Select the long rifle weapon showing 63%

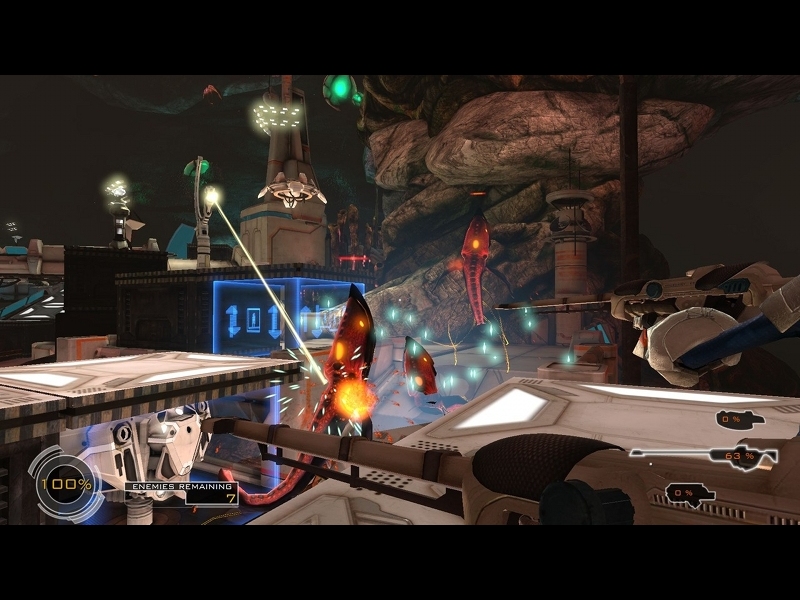(x=703, y=456)
